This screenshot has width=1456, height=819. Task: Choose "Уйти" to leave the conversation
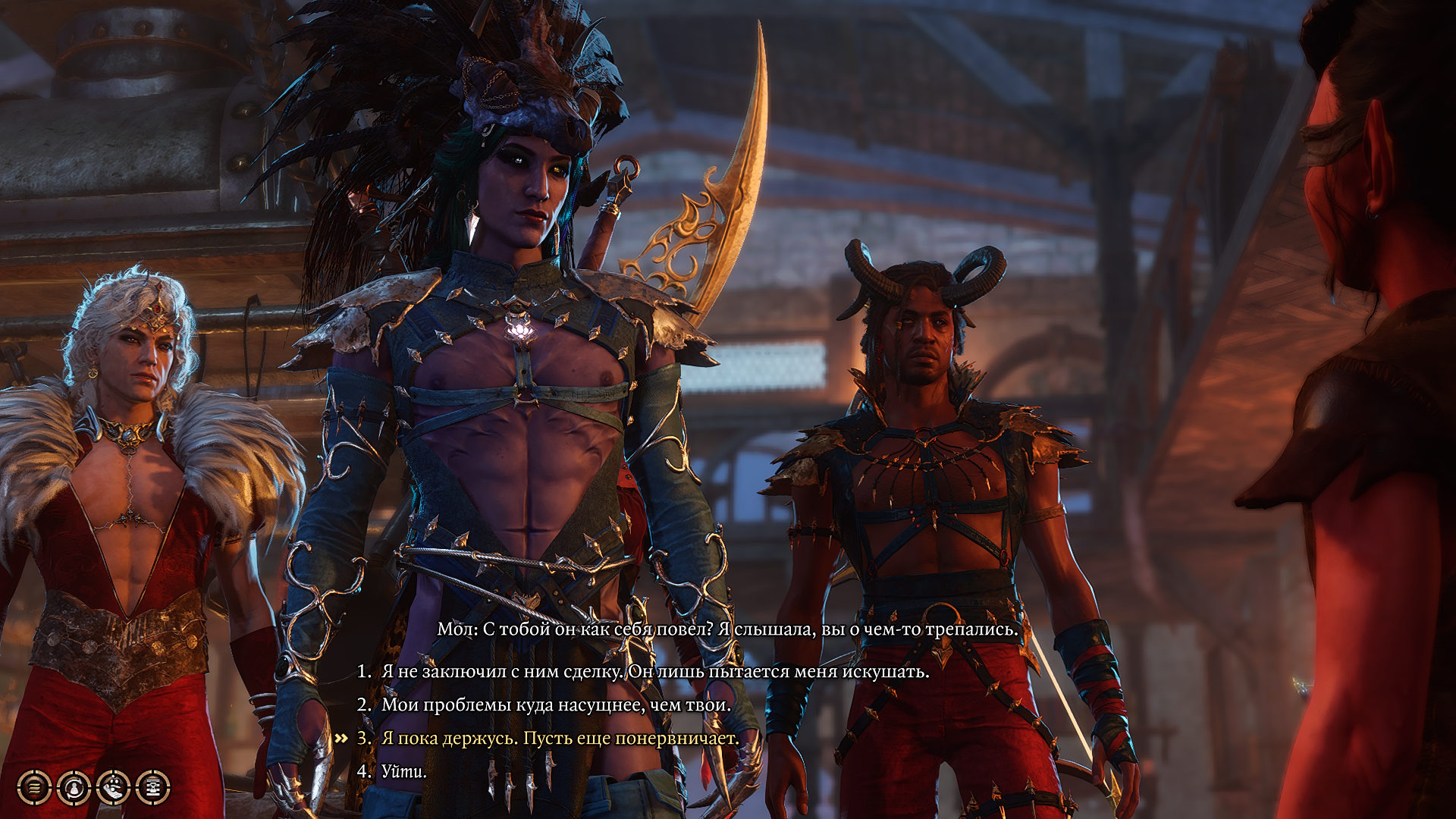click(403, 771)
